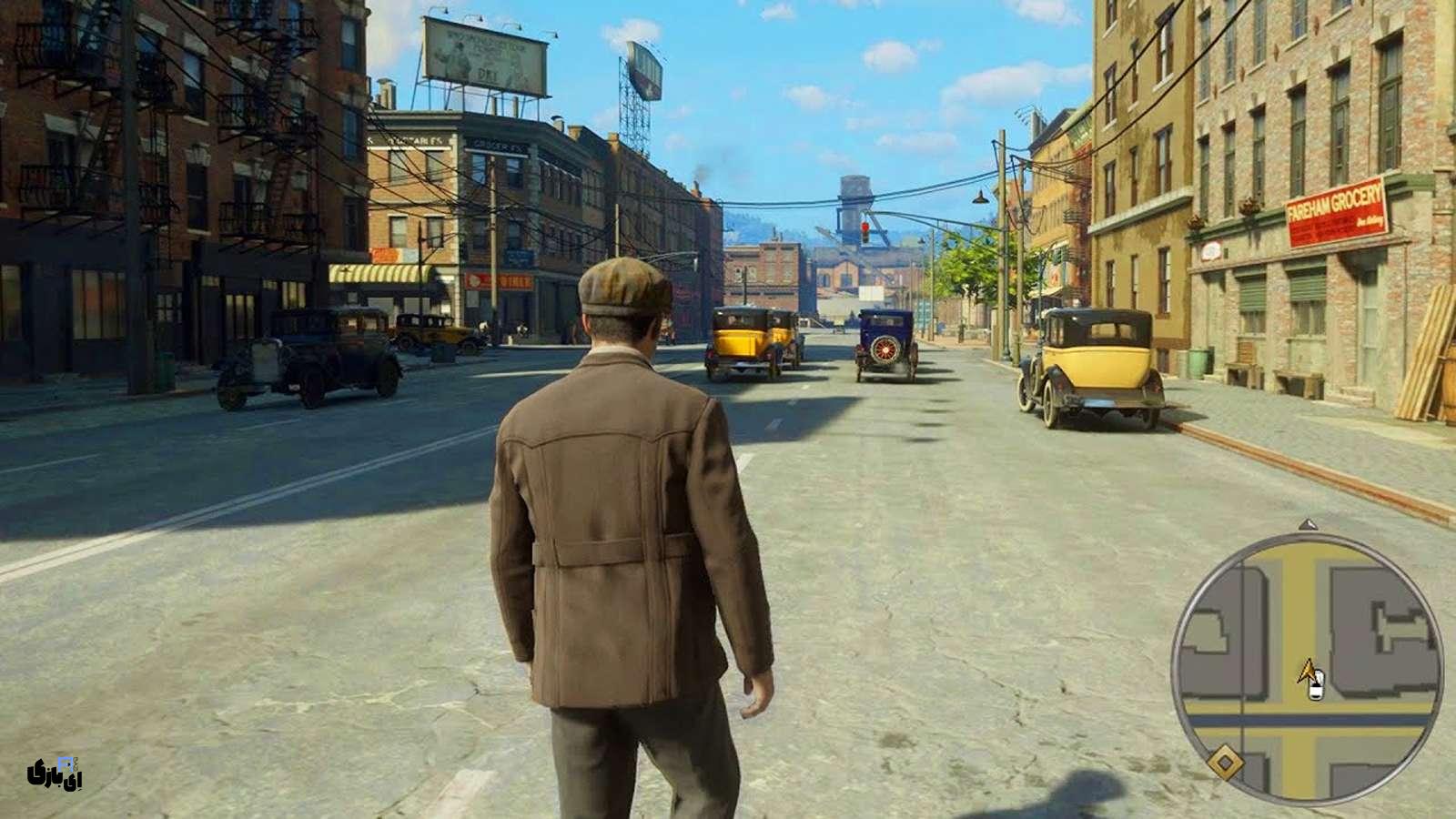Click the minimap's north indicator triangle
Image resolution: width=1456 pixels, height=819 pixels.
(x=1308, y=525)
